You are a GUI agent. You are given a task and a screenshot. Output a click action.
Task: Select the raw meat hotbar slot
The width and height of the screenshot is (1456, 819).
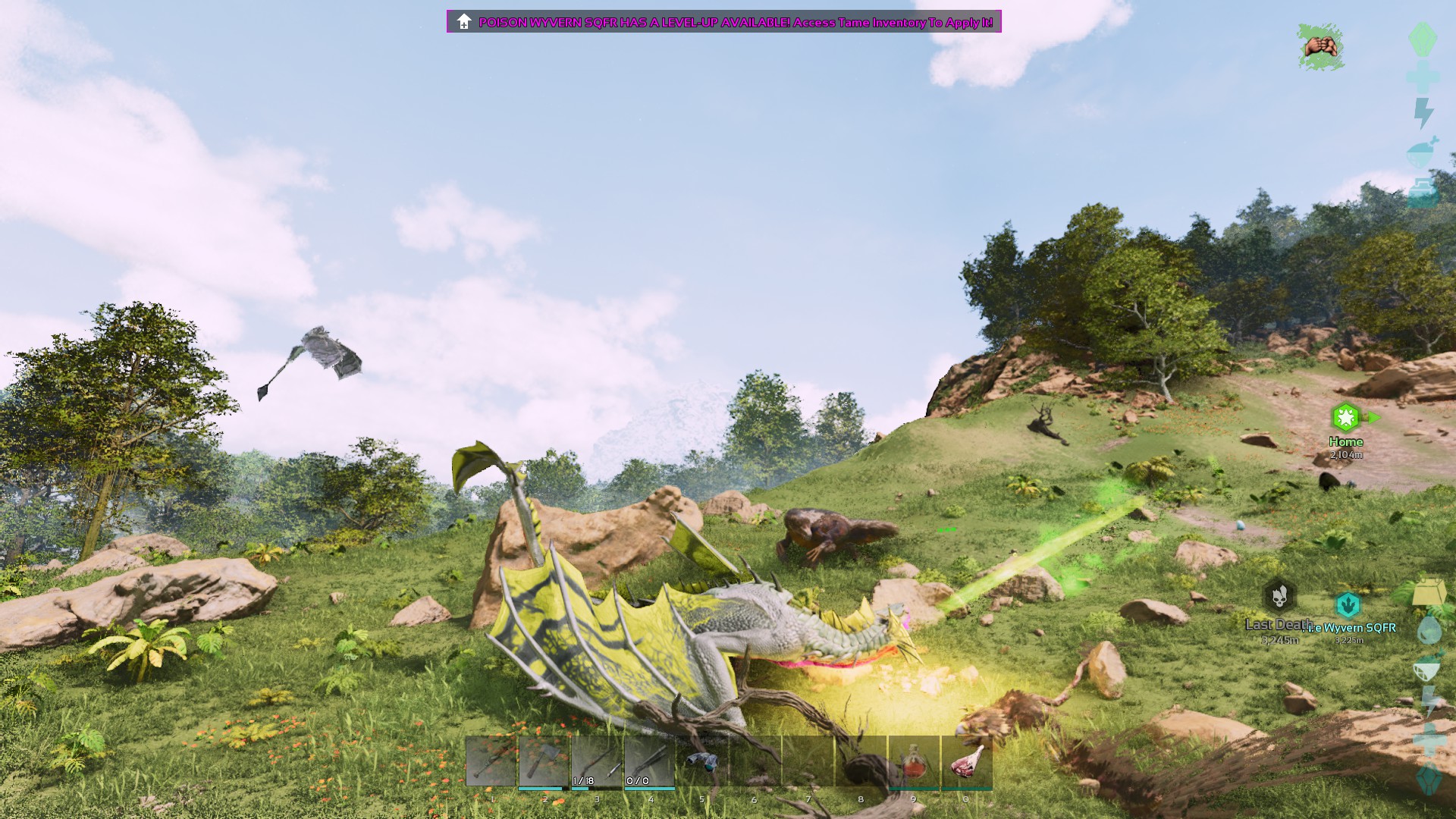[966, 761]
